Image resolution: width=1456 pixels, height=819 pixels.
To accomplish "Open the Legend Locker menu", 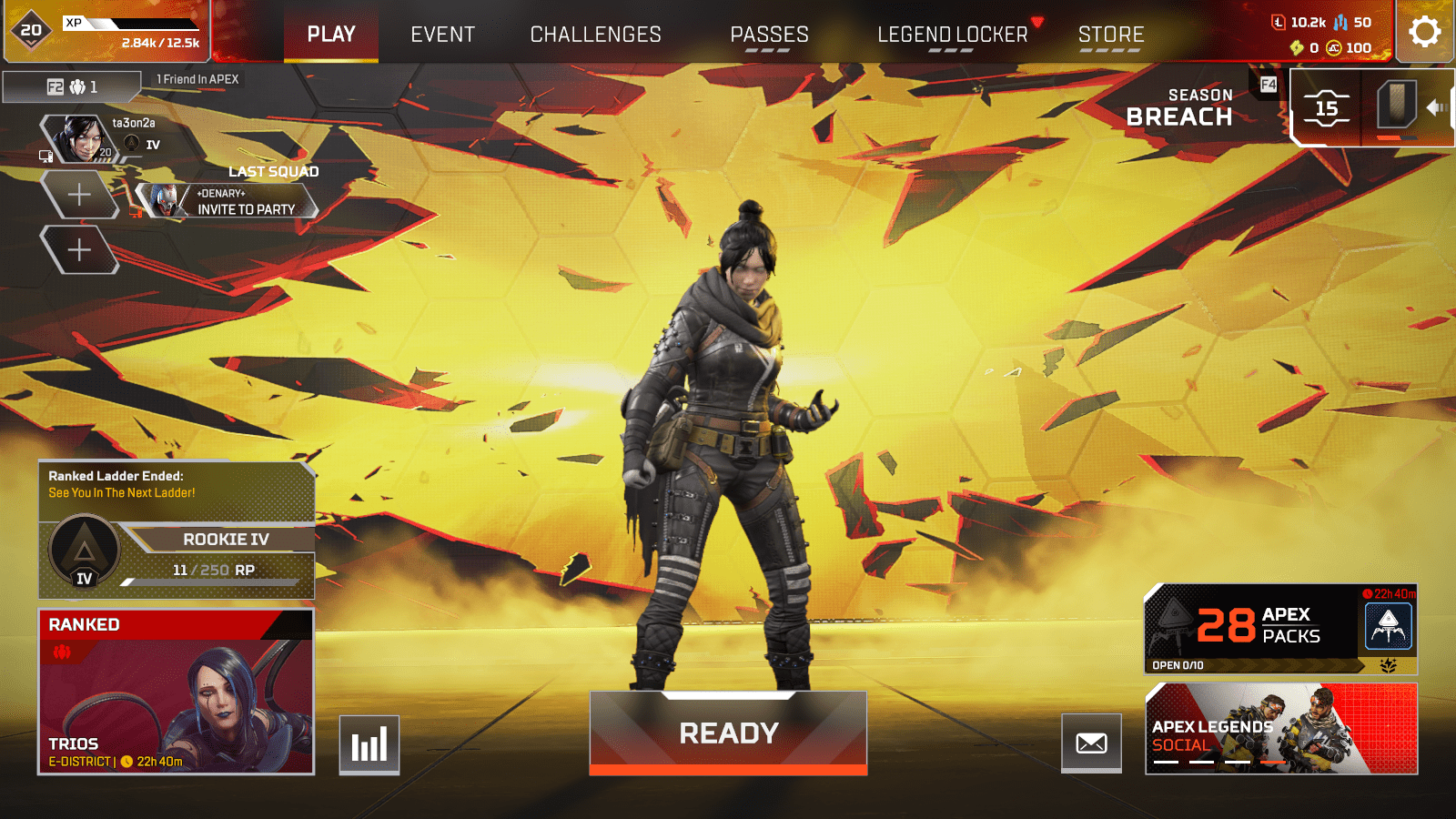I will (950, 35).
